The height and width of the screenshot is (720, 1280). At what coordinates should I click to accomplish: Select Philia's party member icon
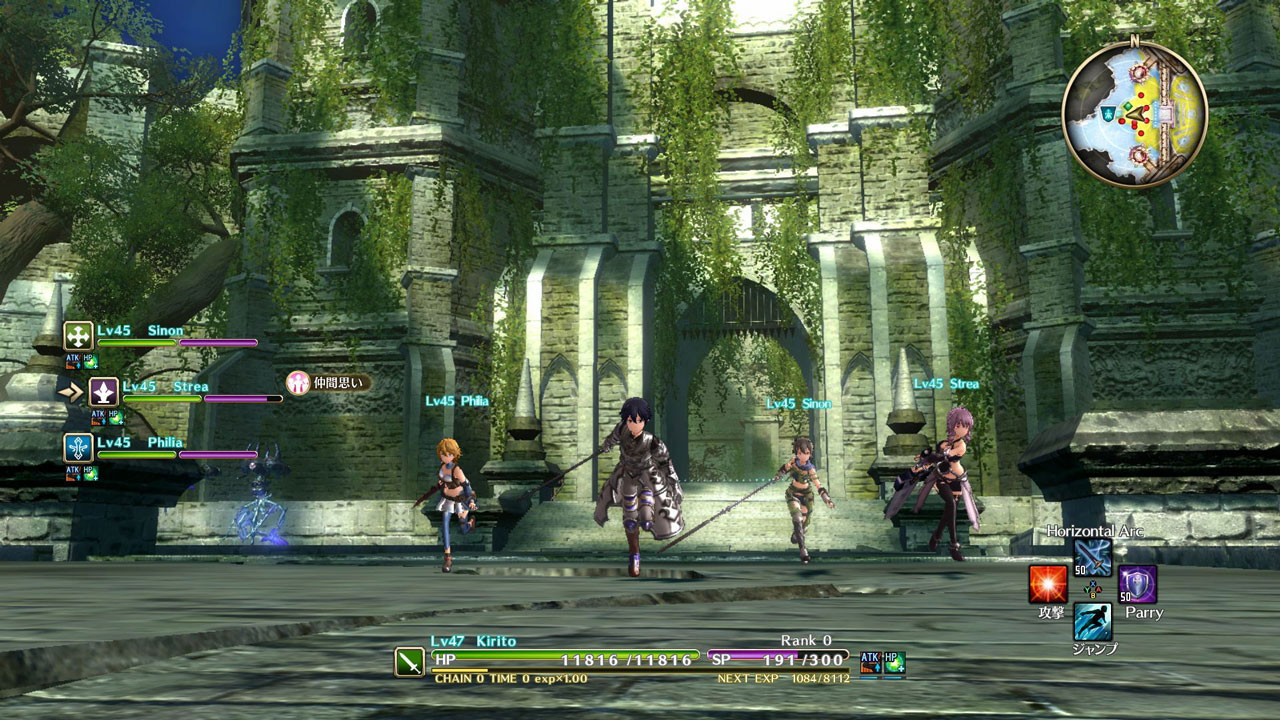click(78, 448)
